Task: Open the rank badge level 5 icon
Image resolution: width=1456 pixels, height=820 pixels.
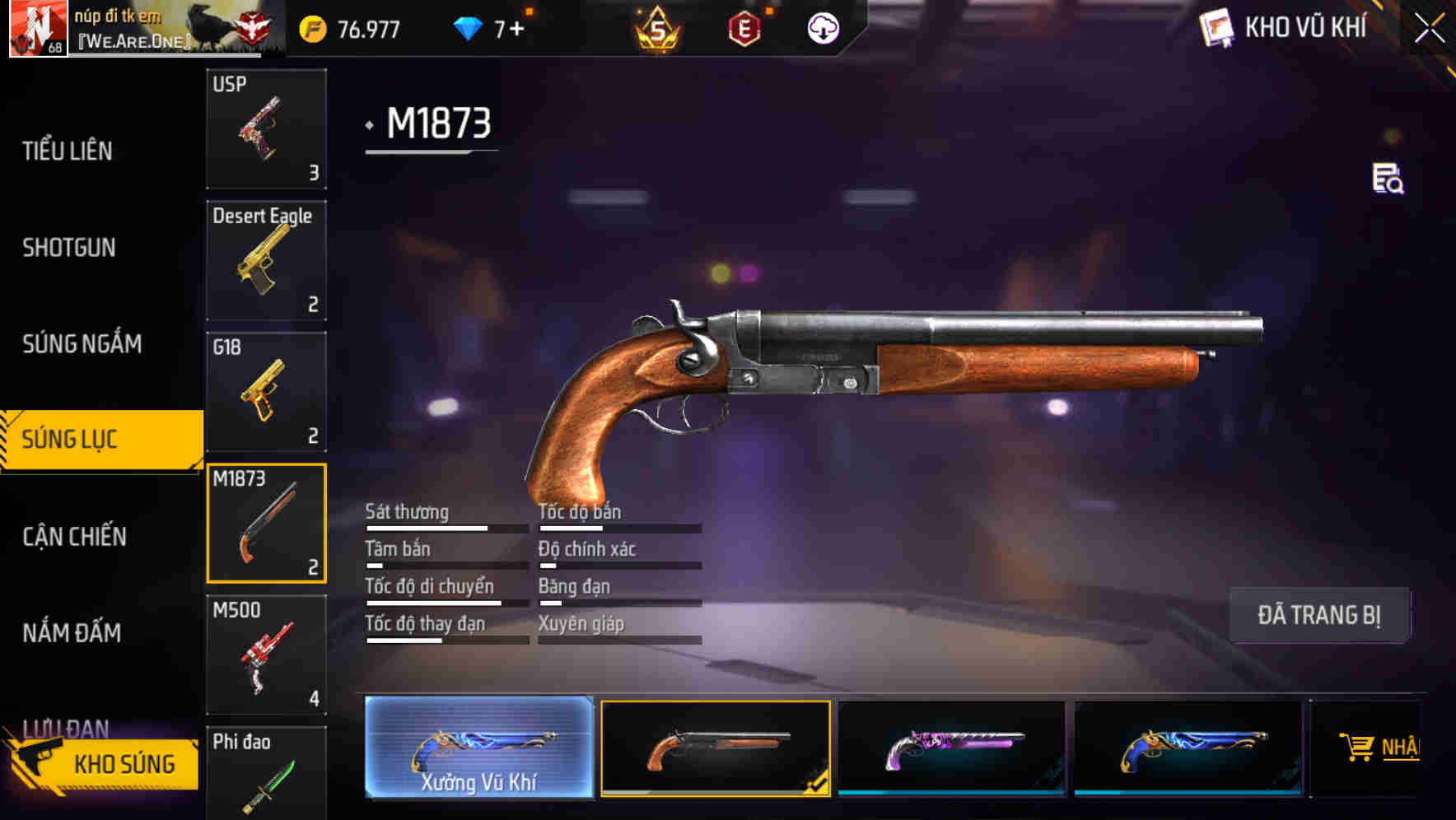Action: pyautogui.click(x=656, y=29)
